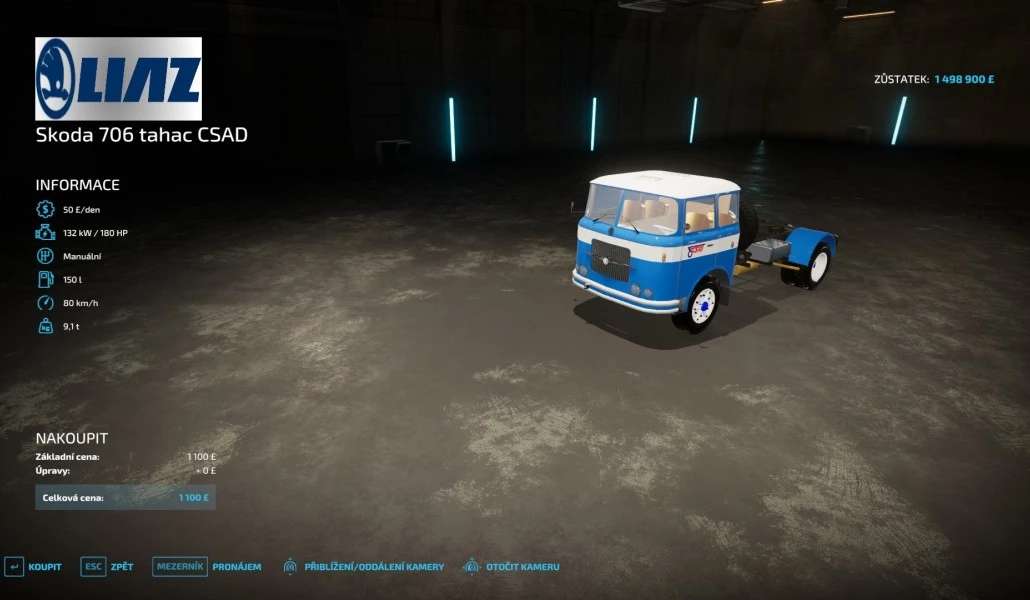The height and width of the screenshot is (600, 1030).
Task: Buy the truck with the KOUPIT button
Action: coord(34,567)
